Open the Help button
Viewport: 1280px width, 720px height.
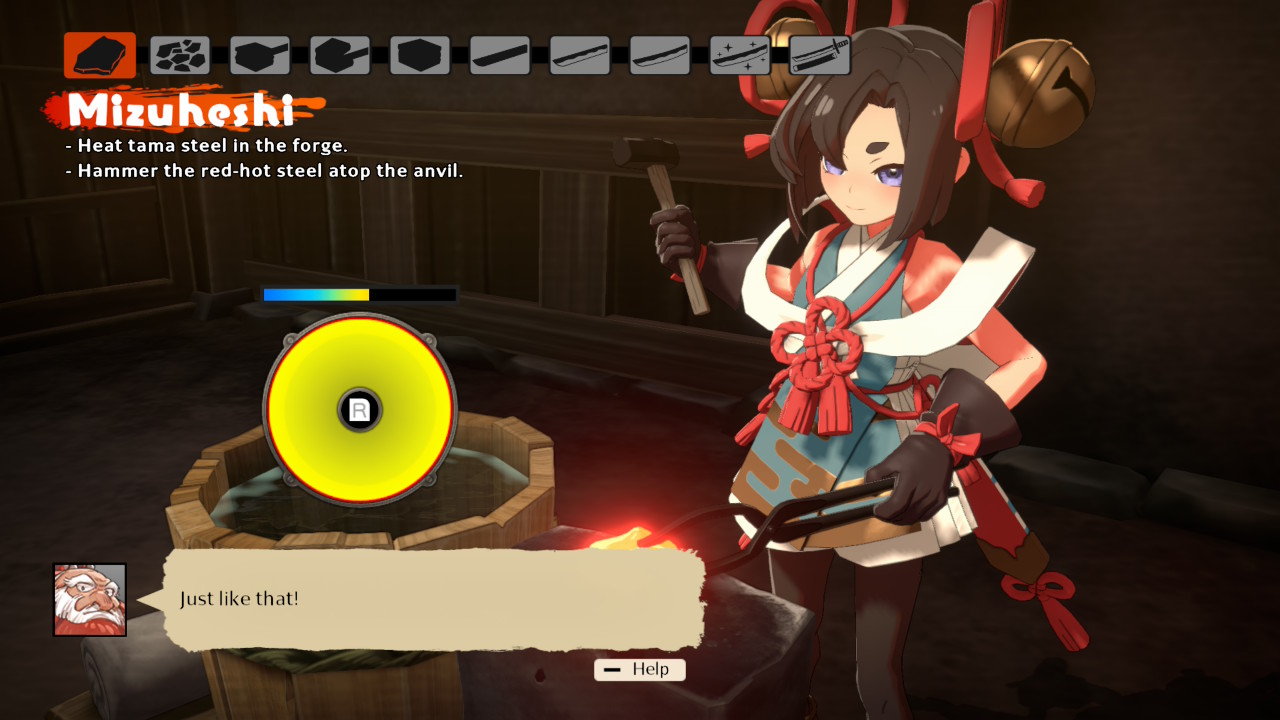640,669
